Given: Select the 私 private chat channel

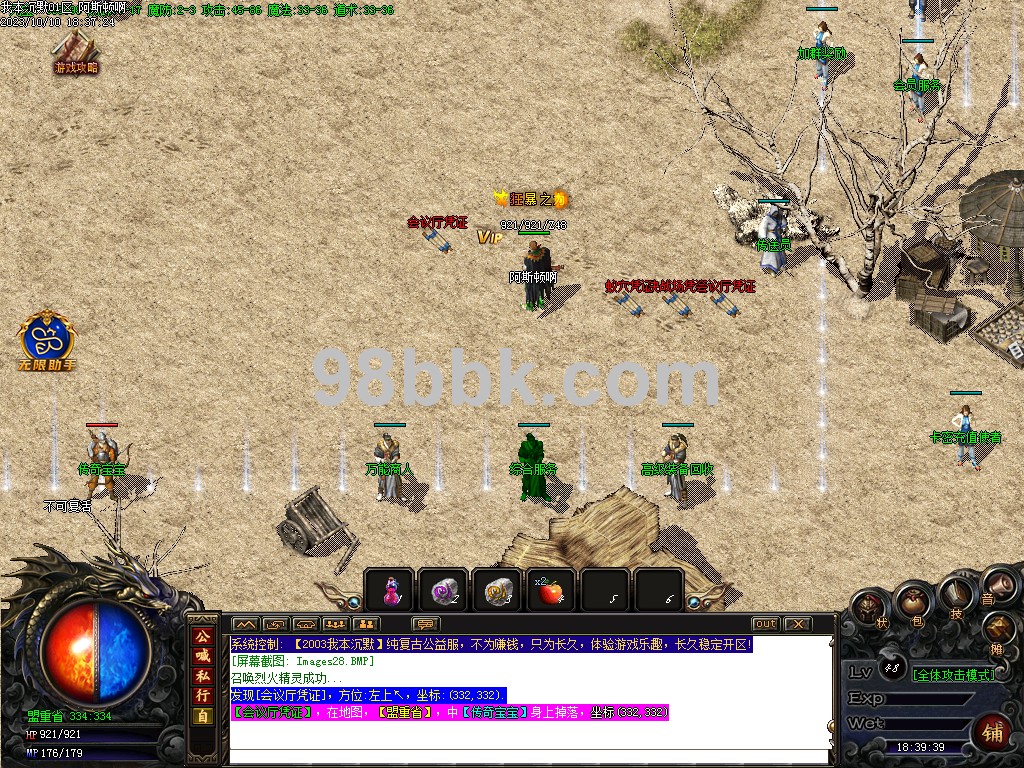Looking at the screenshot, I should [x=203, y=676].
